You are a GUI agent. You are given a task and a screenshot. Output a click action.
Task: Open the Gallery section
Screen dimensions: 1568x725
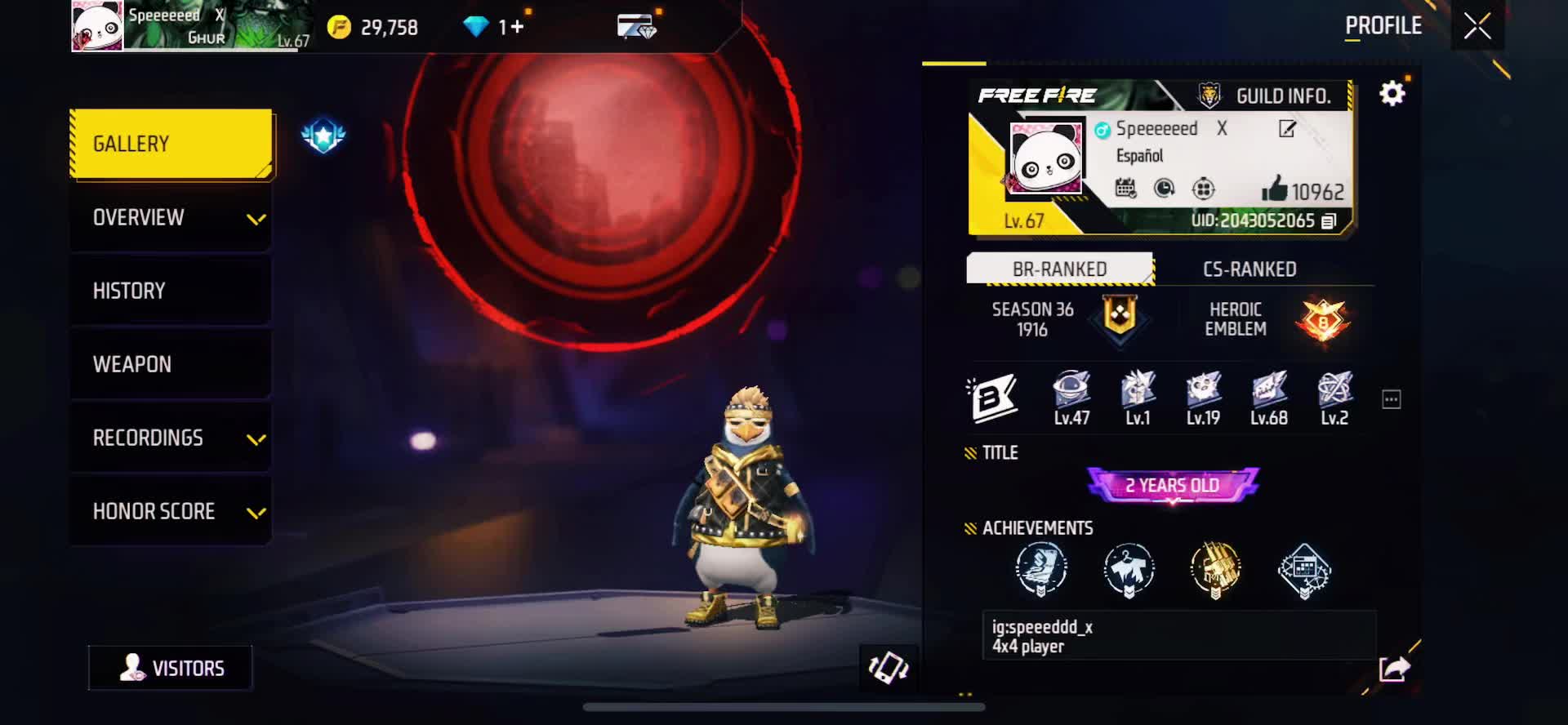coord(171,144)
